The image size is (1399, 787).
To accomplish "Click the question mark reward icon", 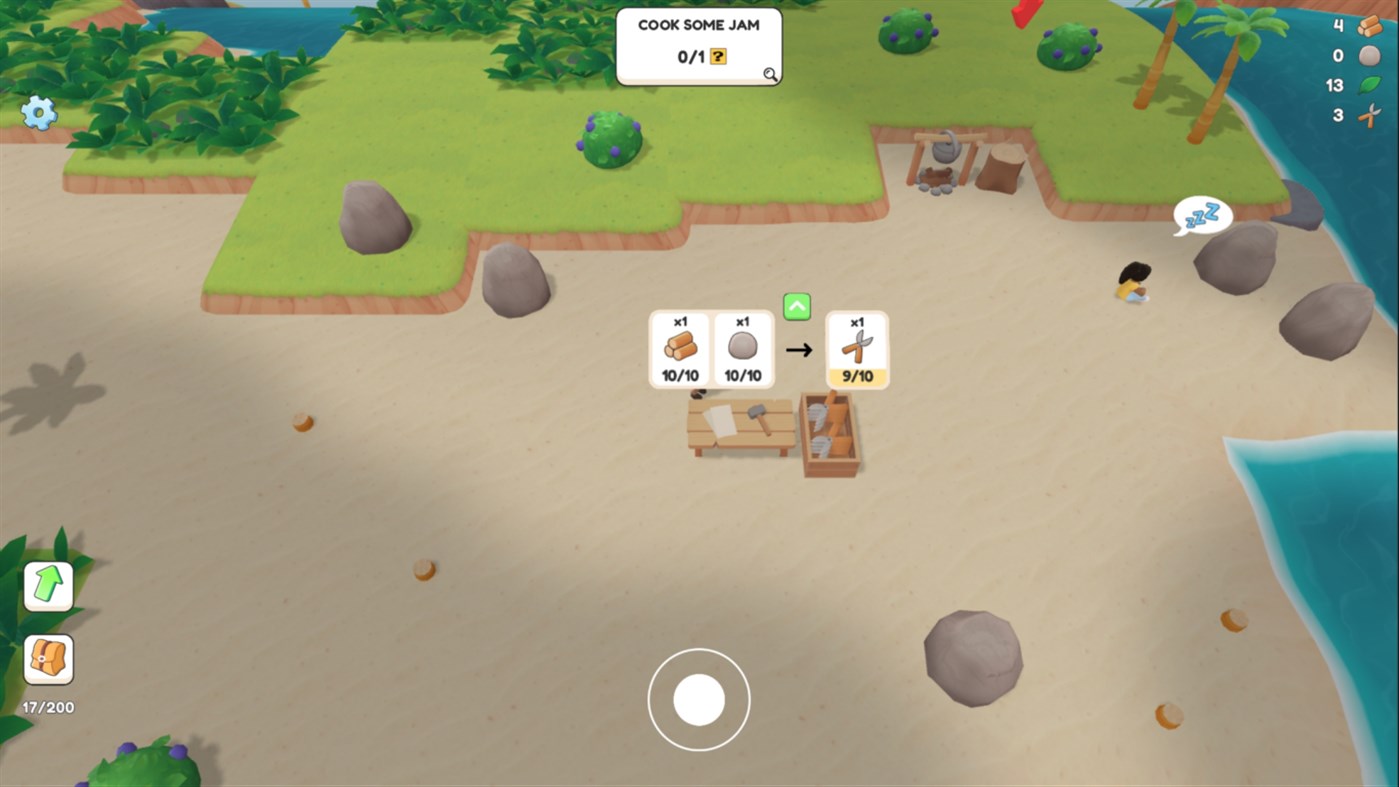I will [716, 58].
